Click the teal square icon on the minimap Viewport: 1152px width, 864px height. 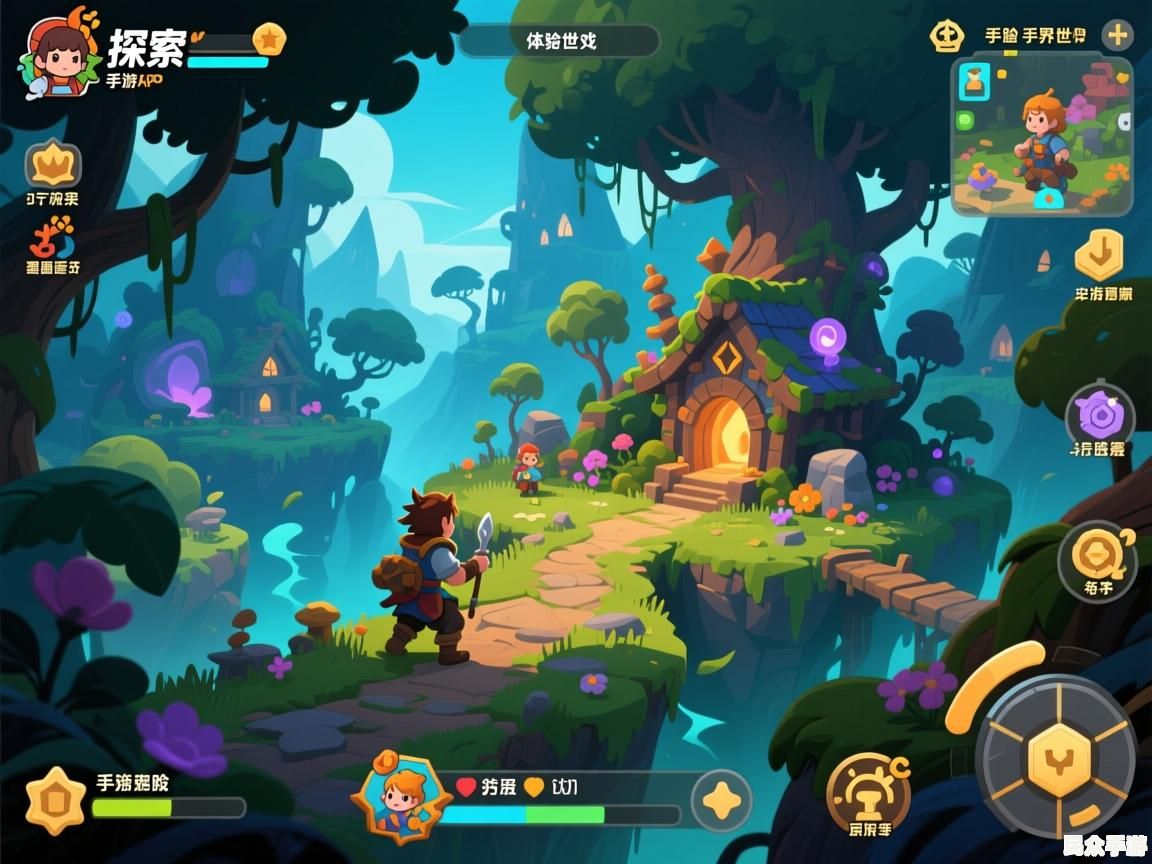click(x=974, y=82)
